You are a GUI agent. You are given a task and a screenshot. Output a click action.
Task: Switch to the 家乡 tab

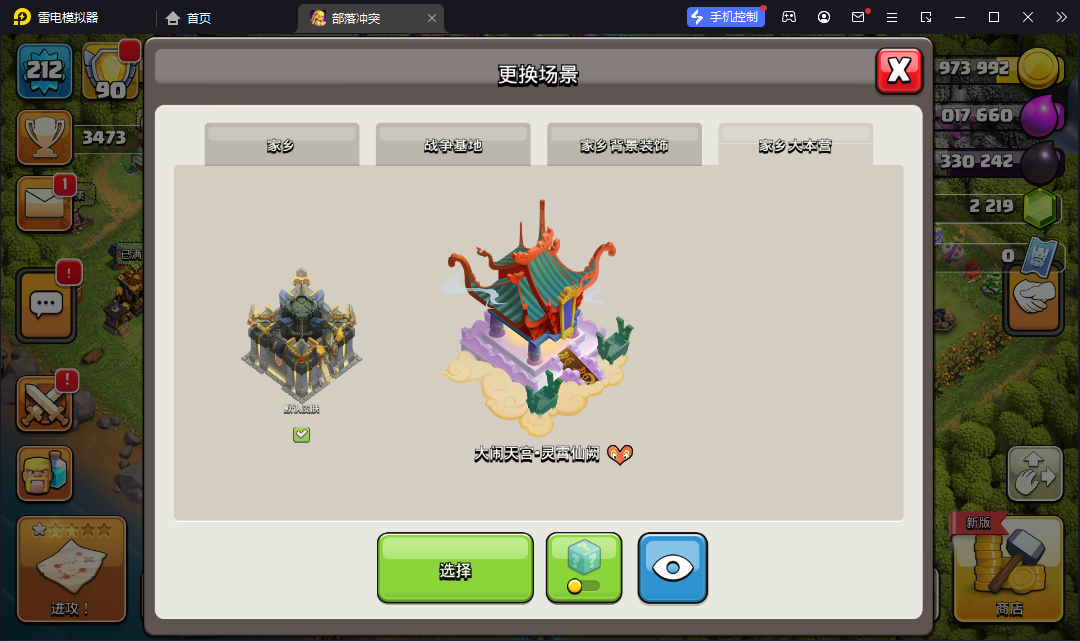pyautogui.click(x=281, y=145)
